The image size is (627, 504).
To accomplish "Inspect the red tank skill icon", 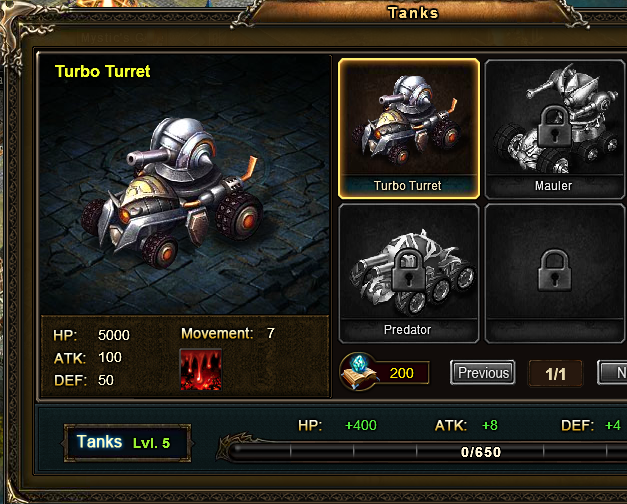I will (200, 369).
